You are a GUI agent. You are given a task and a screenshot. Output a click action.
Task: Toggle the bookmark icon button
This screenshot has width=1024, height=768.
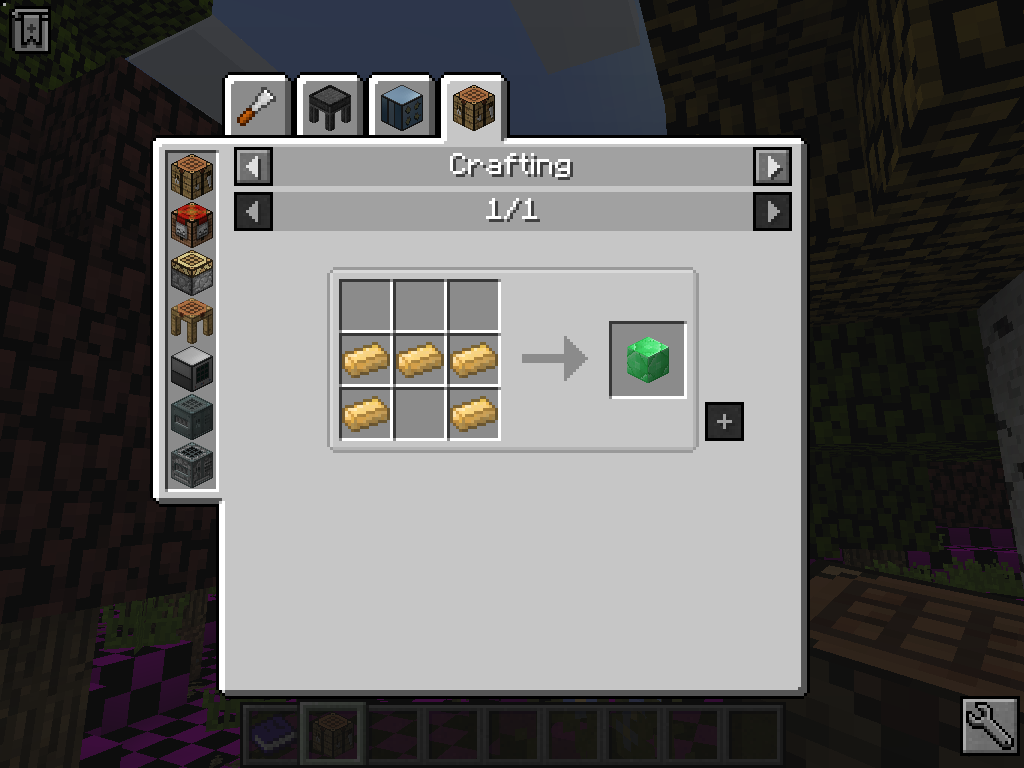[31, 31]
